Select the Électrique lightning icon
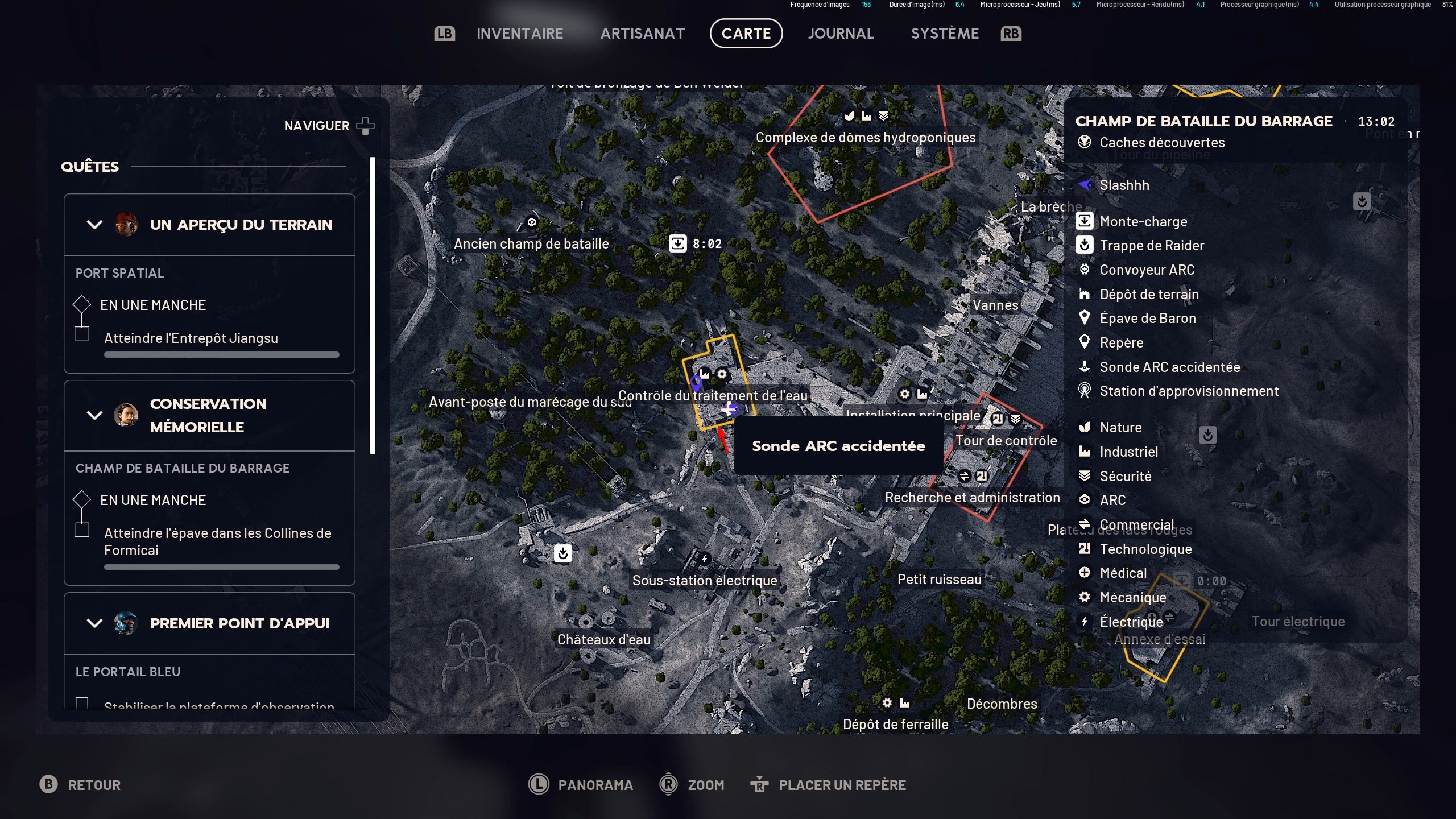1456x819 pixels. [x=1085, y=622]
